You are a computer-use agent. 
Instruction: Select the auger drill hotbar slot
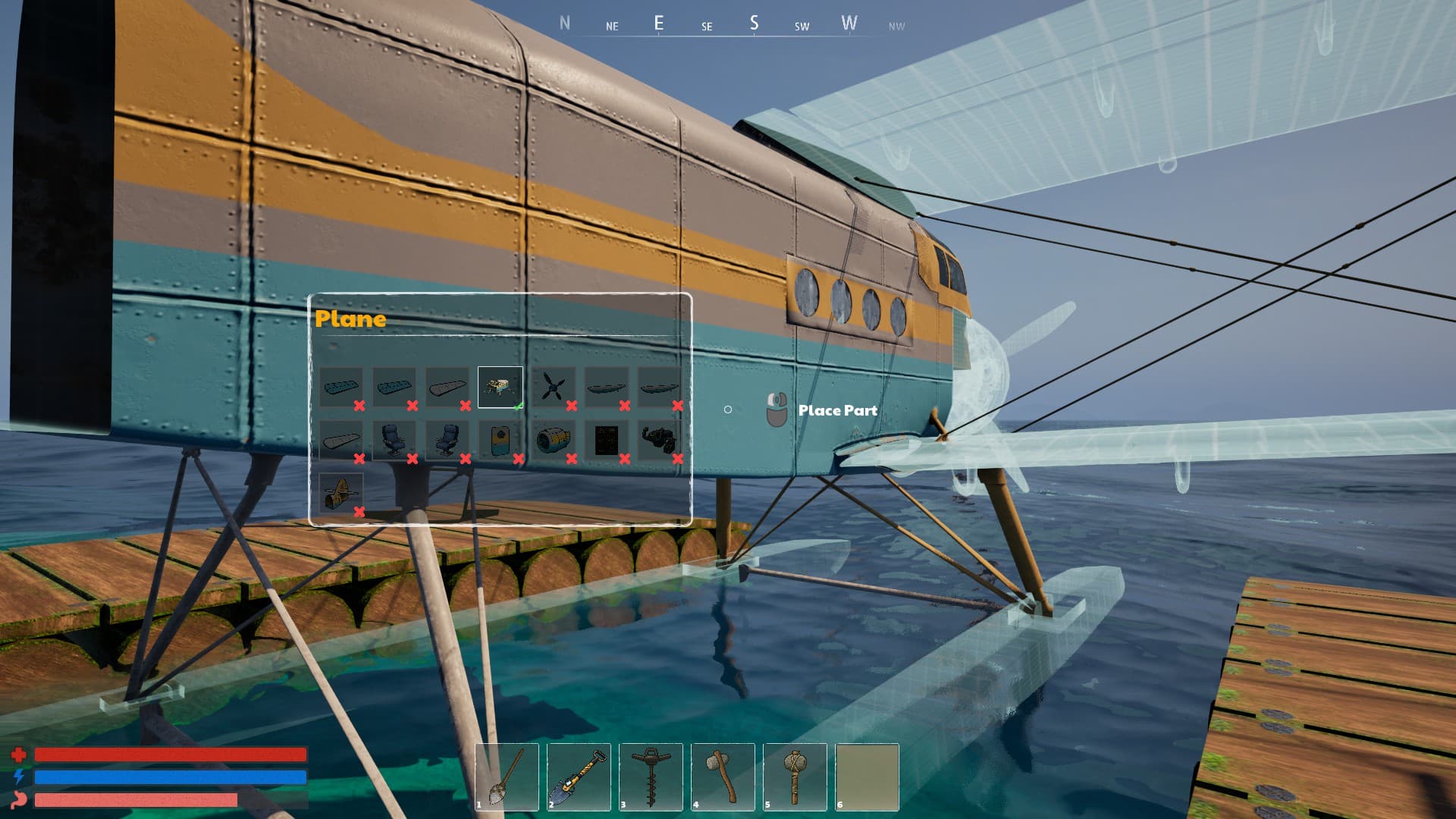[x=651, y=777]
